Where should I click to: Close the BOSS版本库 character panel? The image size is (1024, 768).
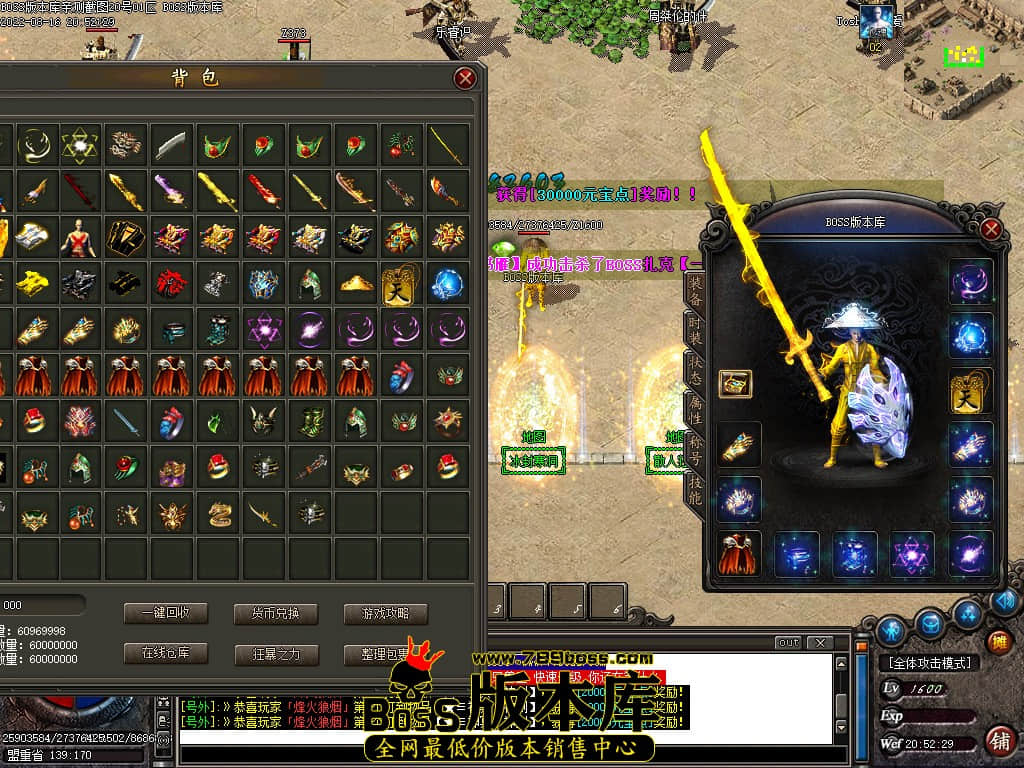pyautogui.click(x=991, y=229)
